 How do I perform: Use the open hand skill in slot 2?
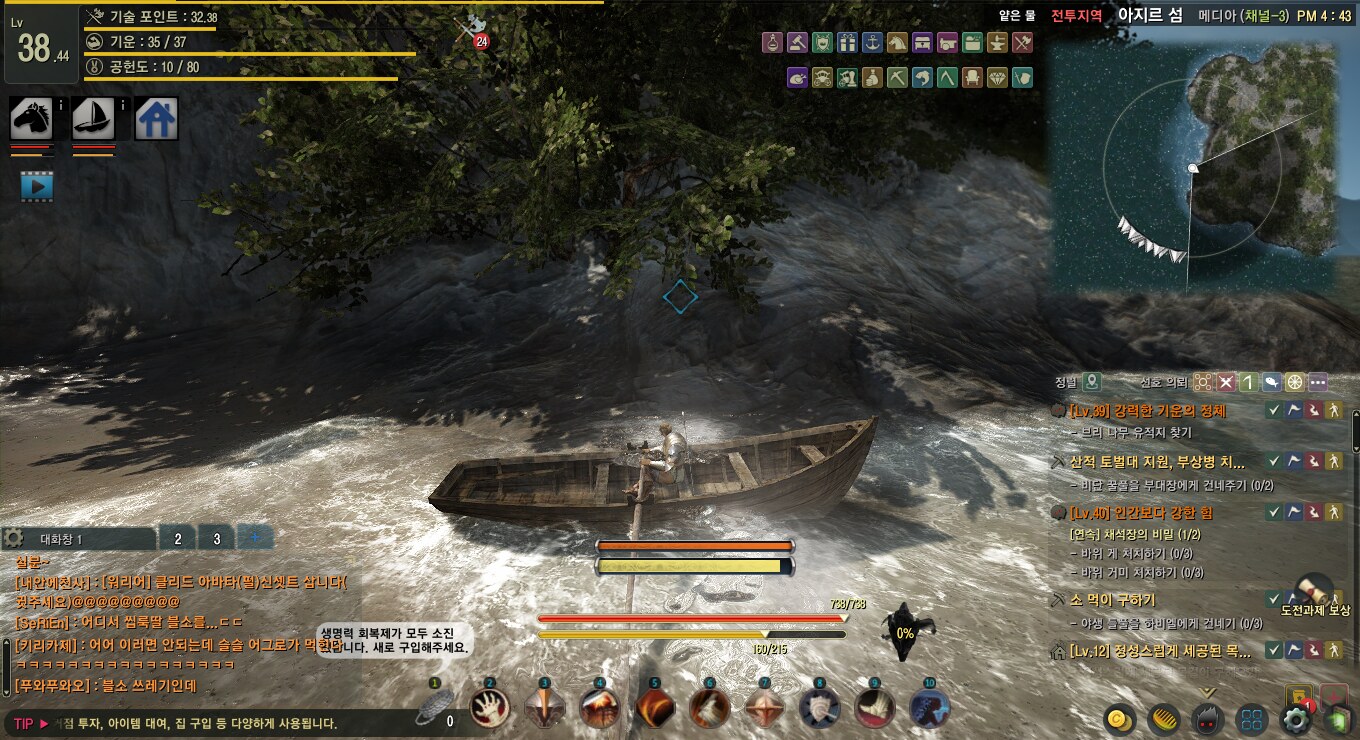[x=490, y=708]
